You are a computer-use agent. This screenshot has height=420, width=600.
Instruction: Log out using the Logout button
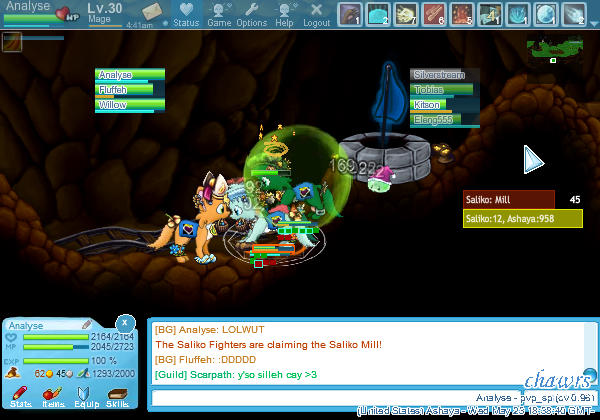tap(316, 14)
